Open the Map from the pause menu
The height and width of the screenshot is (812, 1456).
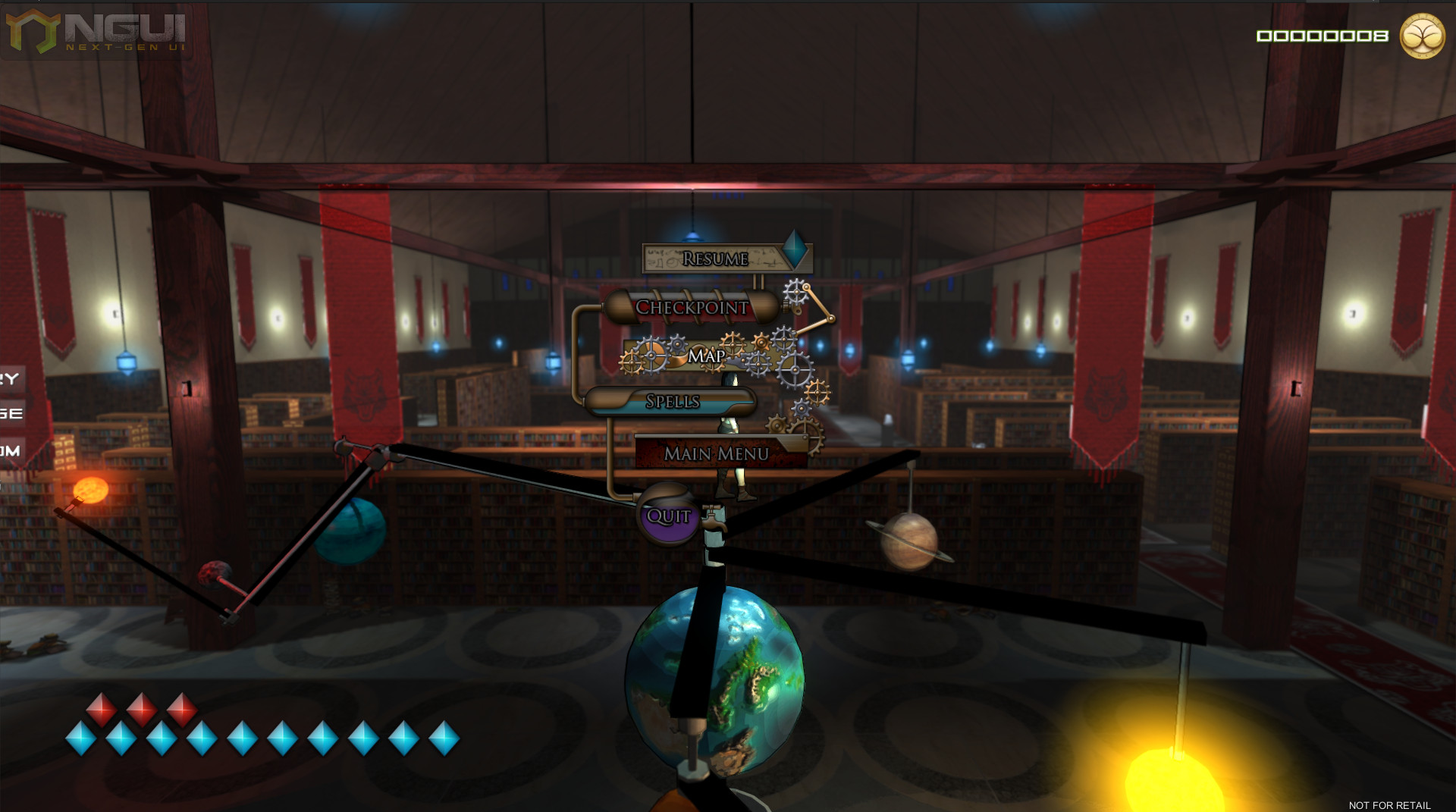pyautogui.click(x=706, y=356)
